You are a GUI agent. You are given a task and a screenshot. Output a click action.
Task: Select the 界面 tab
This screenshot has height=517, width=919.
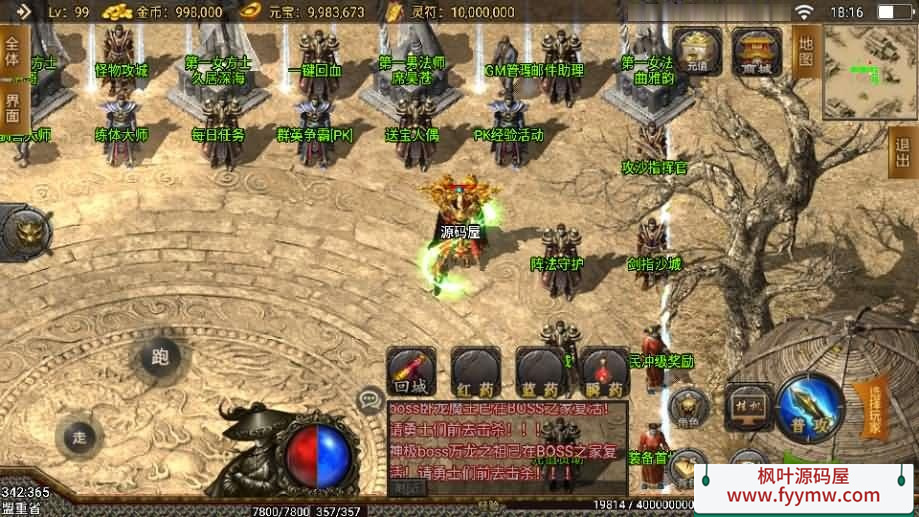tap(13, 107)
